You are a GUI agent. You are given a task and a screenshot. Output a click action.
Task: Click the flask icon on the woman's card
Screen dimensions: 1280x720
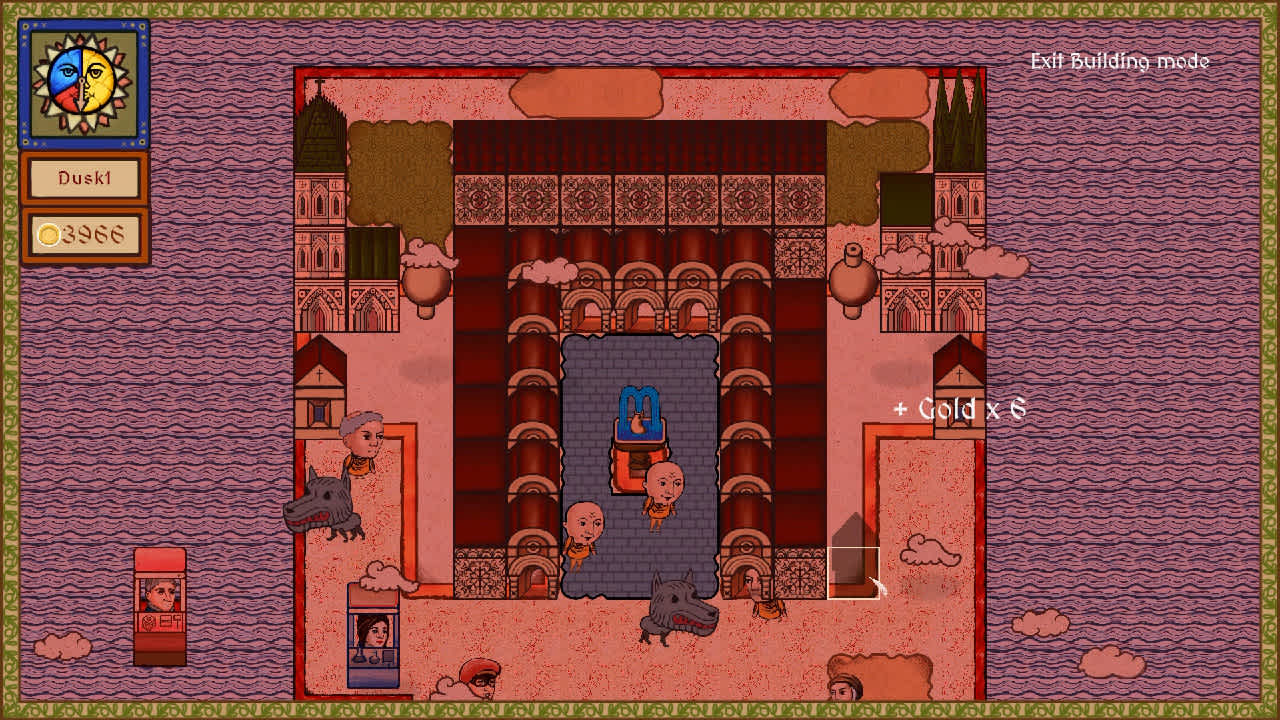coord(359,656)
